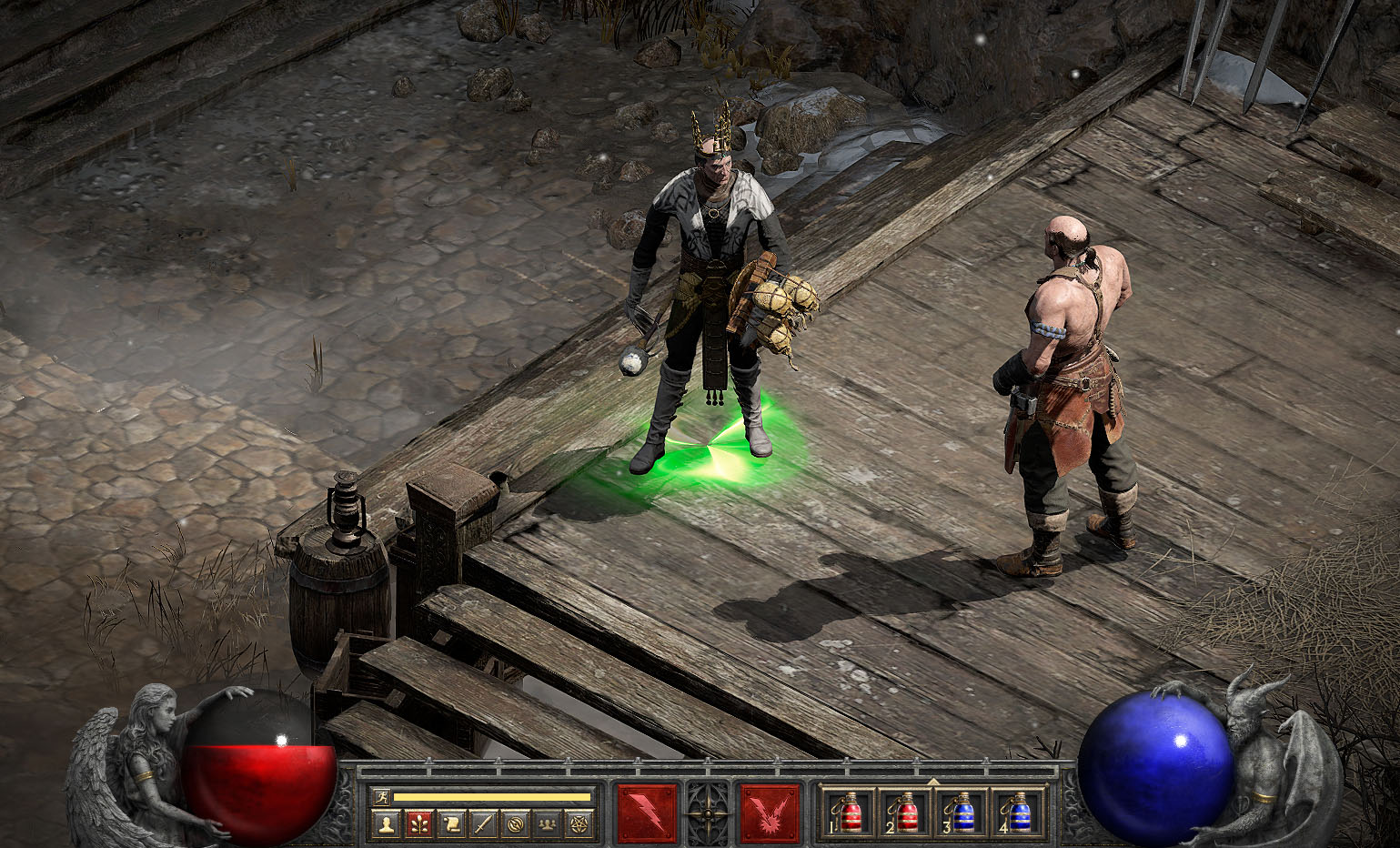Toggle the run/walk icon beside the stamina bar
Viewport: 1400px width, 848px height.
pos(383,796)
